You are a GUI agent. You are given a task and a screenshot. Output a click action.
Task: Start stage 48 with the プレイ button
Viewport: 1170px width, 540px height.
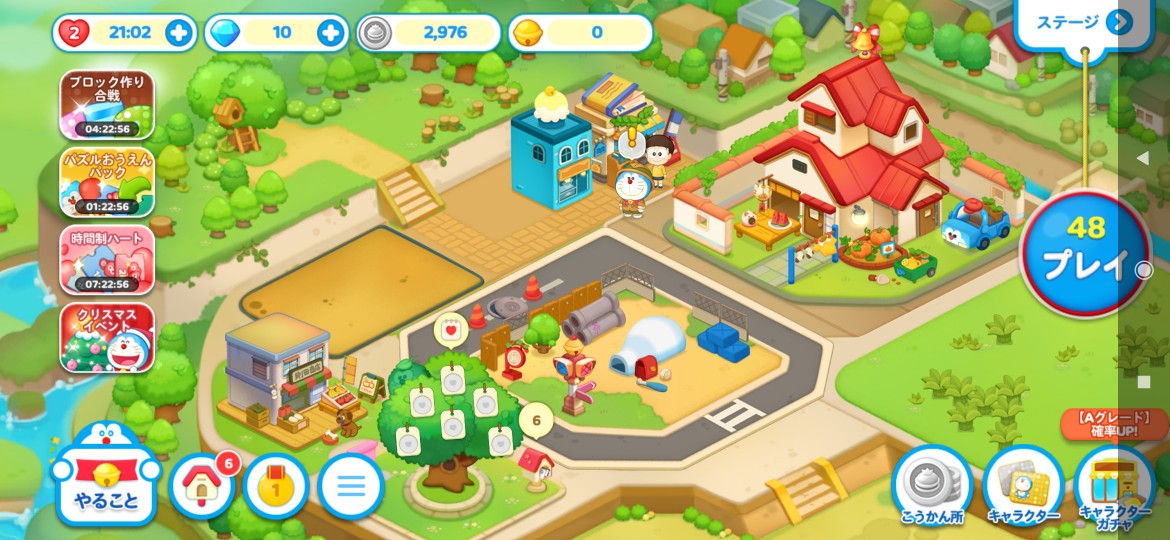[1085, 250]
